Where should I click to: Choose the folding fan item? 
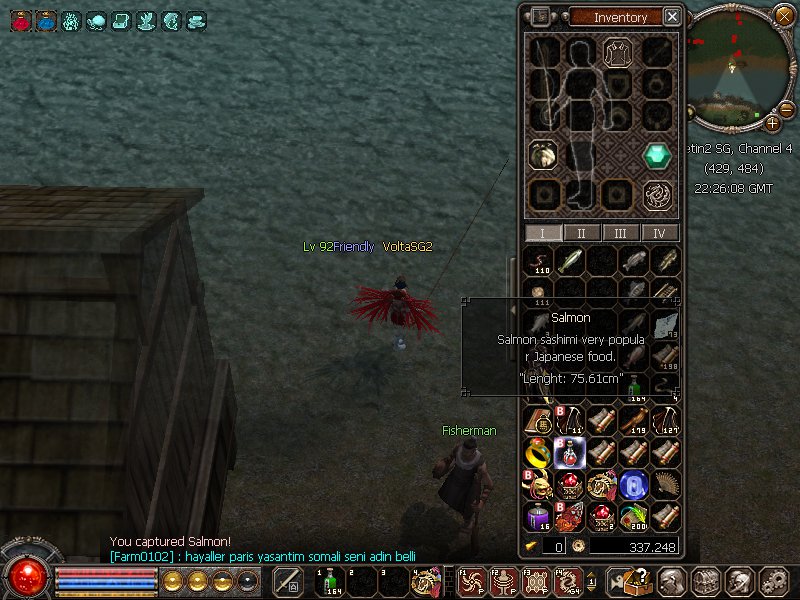pyautogui.click(x=665, y=485)
